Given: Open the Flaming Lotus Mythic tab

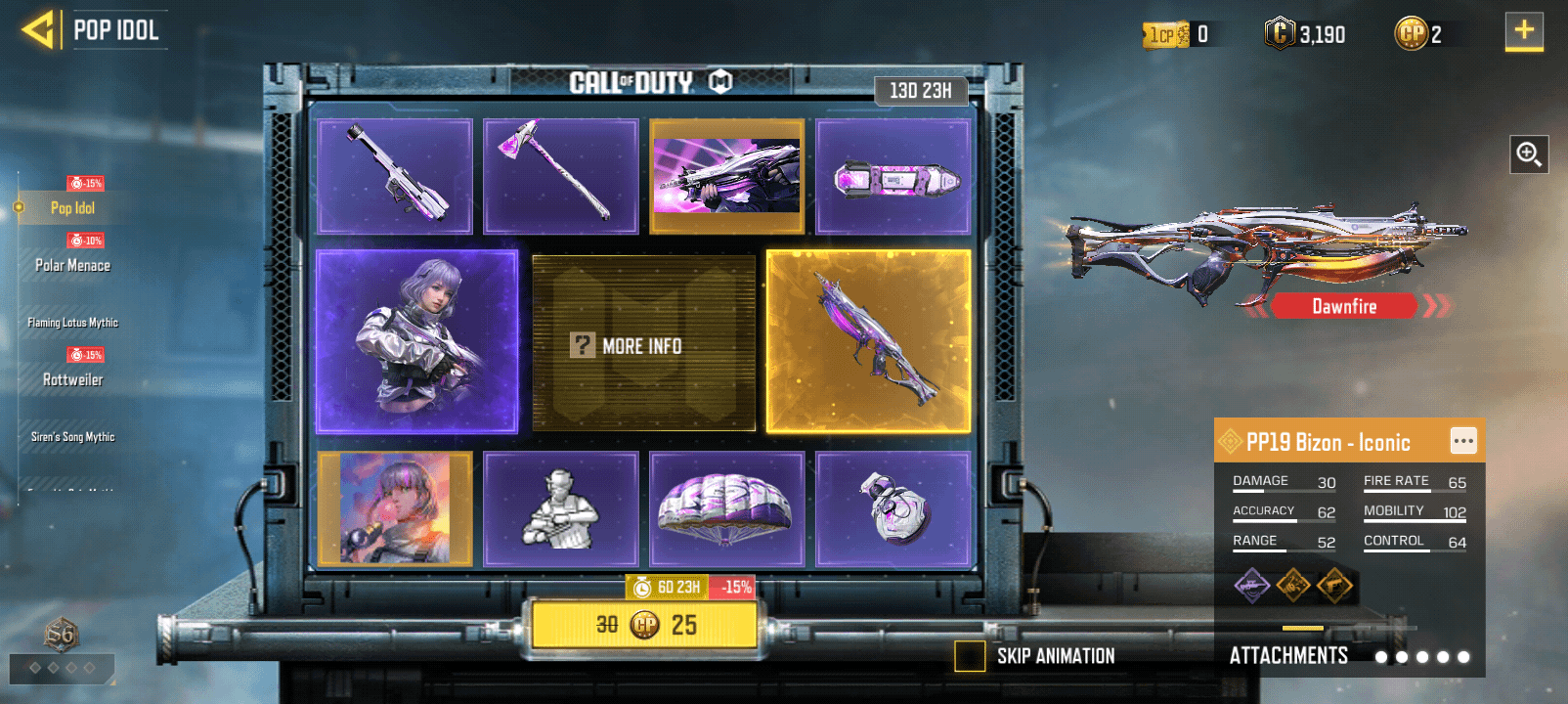Looking at the screenshot, I should pyautogui.click(x=72, y=322).
